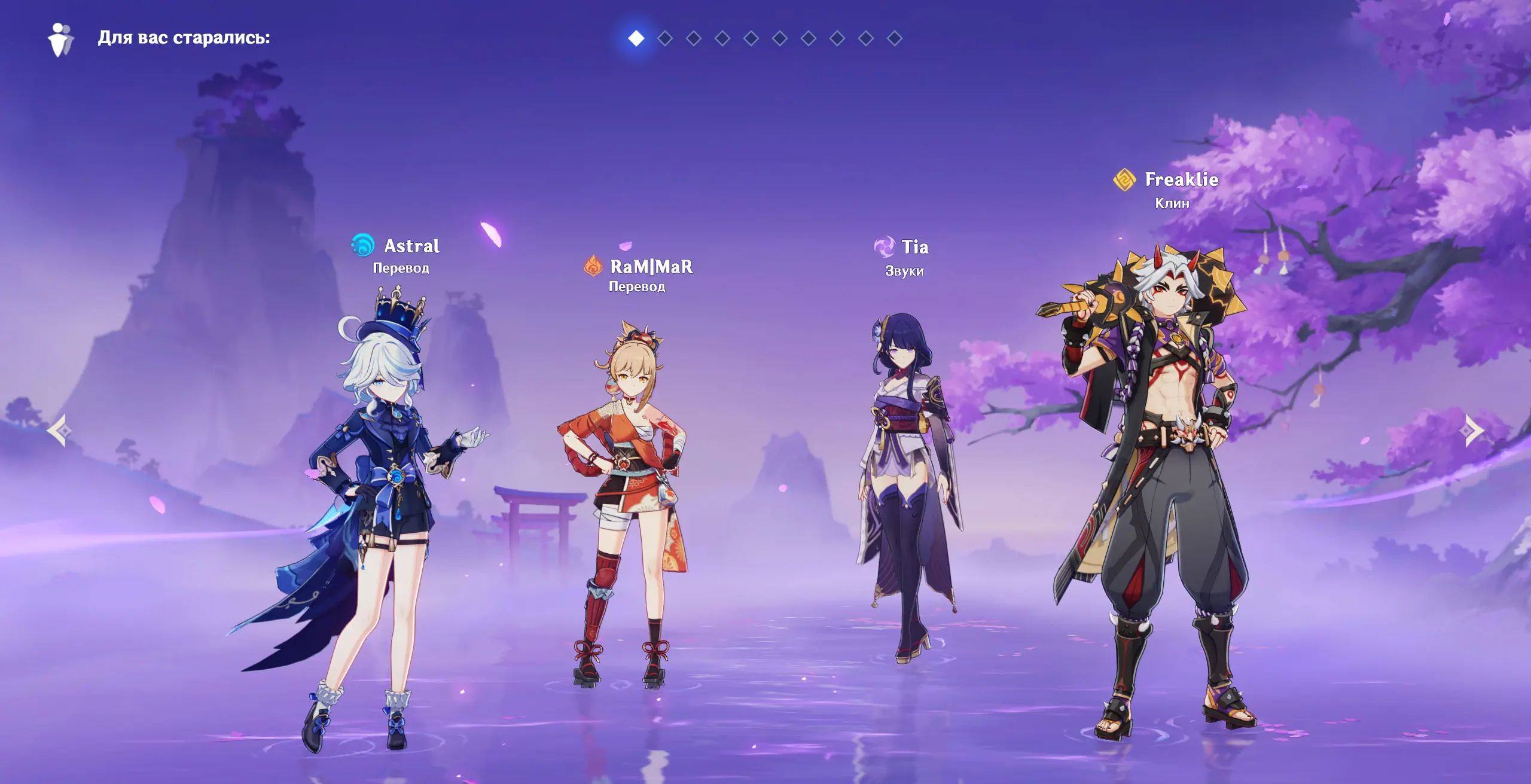This screenshot has width=1531, height=784.
Task: Jump to the last page dot
Action: click(894, 38)
